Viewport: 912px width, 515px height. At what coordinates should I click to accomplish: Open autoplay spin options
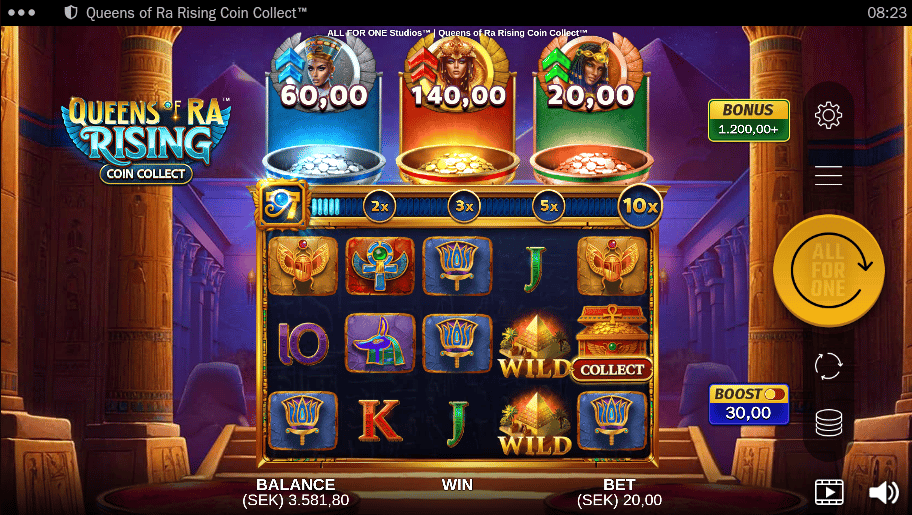click(828, 366)
